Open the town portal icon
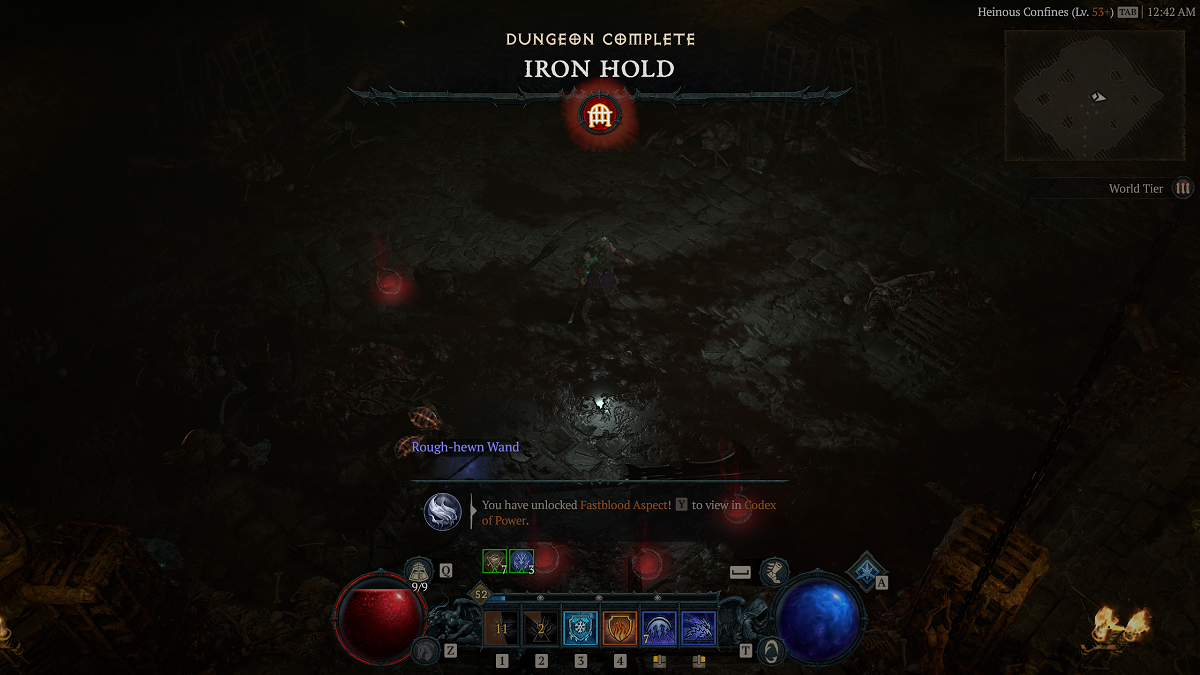This screenshot has width=1200, height=675. point(771,650)
